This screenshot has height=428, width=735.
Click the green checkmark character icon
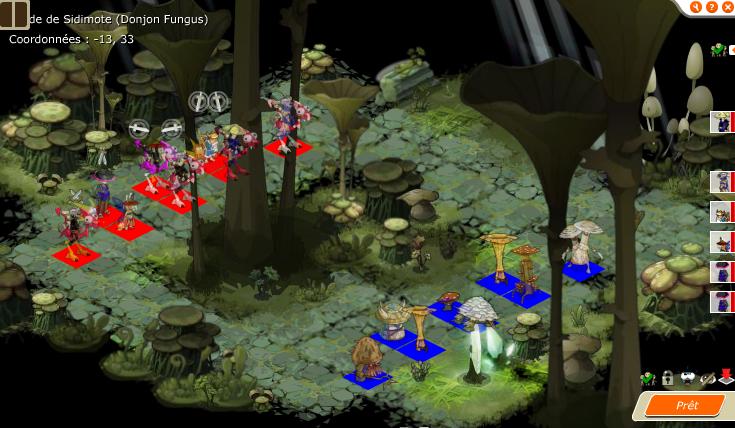[647, 379]
